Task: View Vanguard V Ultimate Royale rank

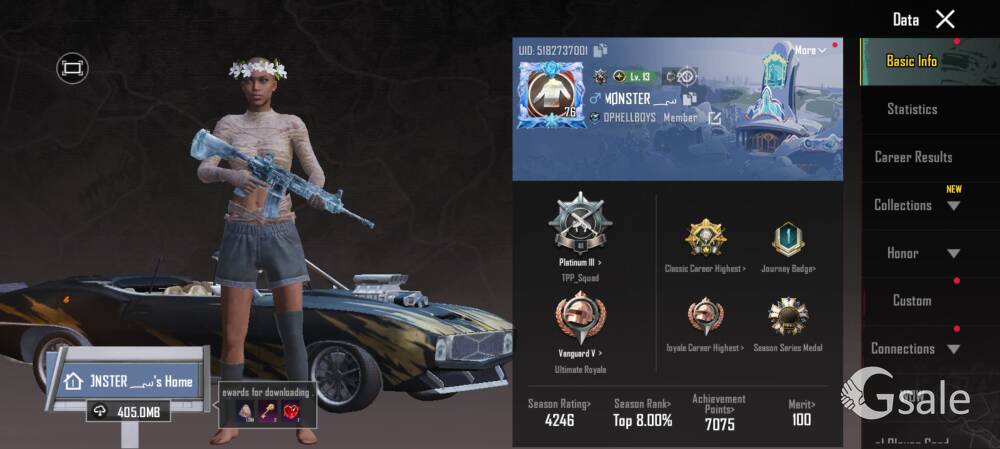Action: 580,324
